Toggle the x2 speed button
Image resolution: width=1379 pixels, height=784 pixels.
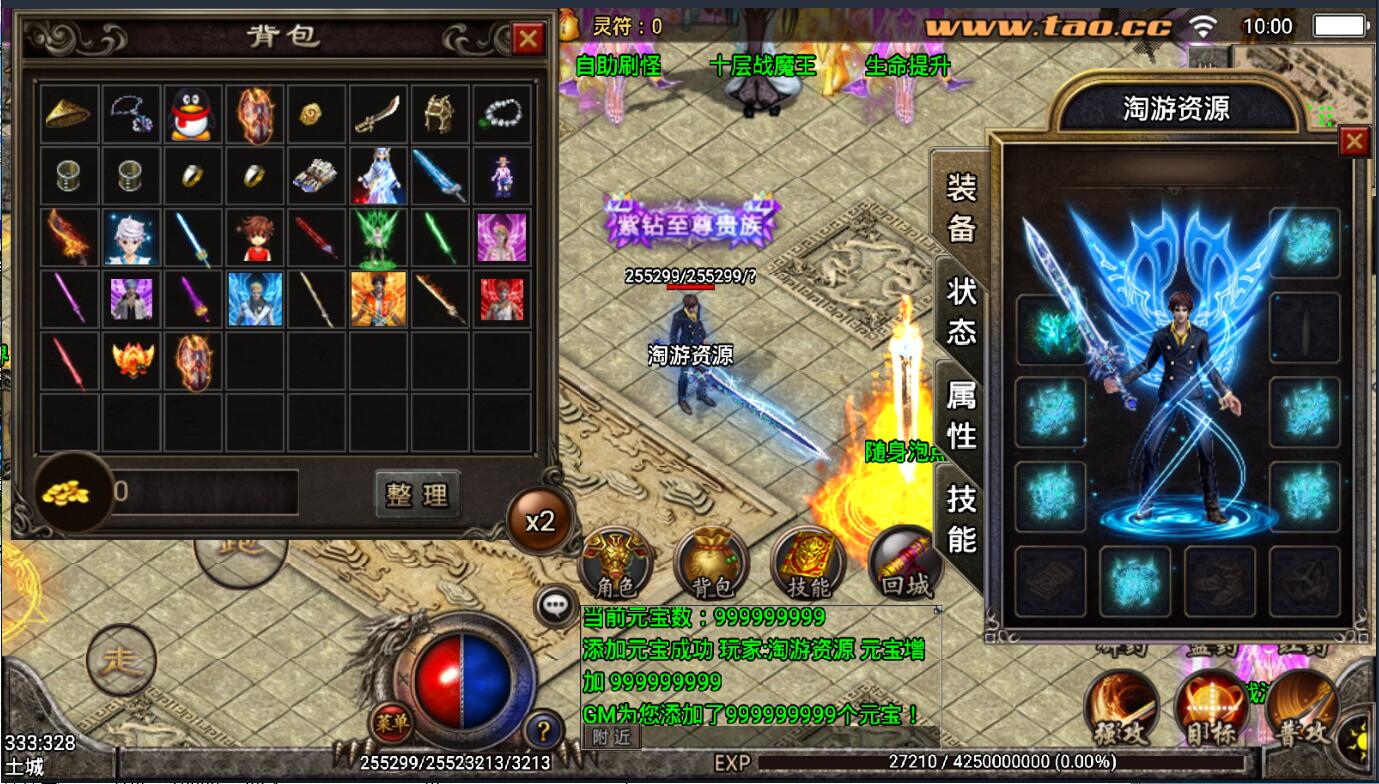pos(540,521)
